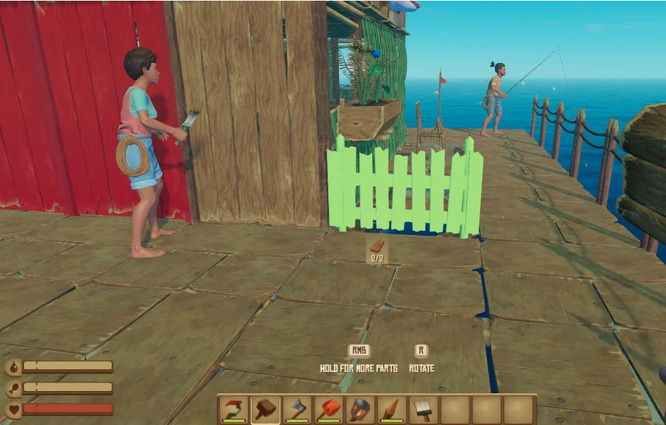Select the hook slot in the hotbar
This screenshot has width=666, height=425.
pos(234,409)
